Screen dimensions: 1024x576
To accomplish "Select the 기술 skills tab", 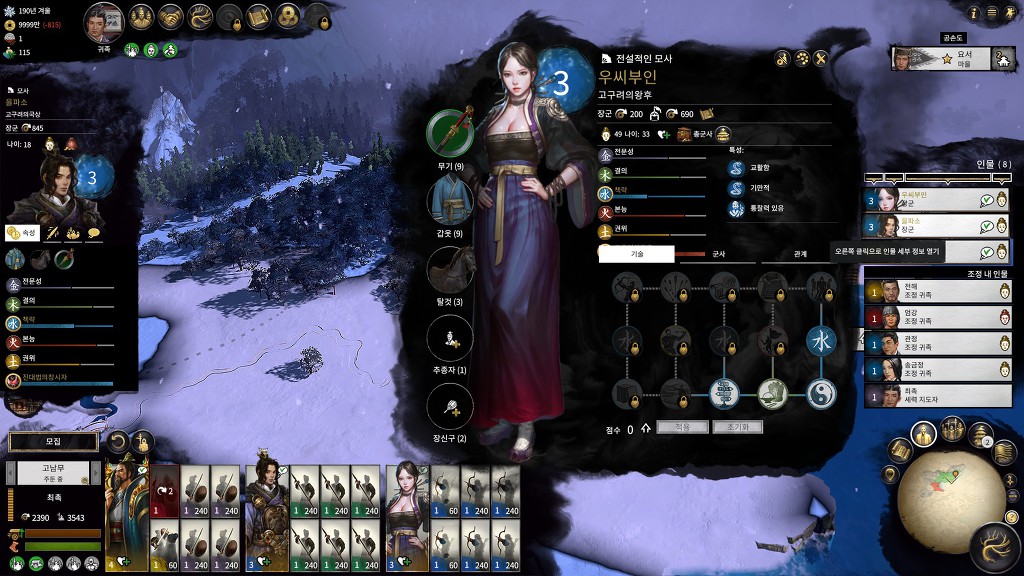I will [637, 254].
